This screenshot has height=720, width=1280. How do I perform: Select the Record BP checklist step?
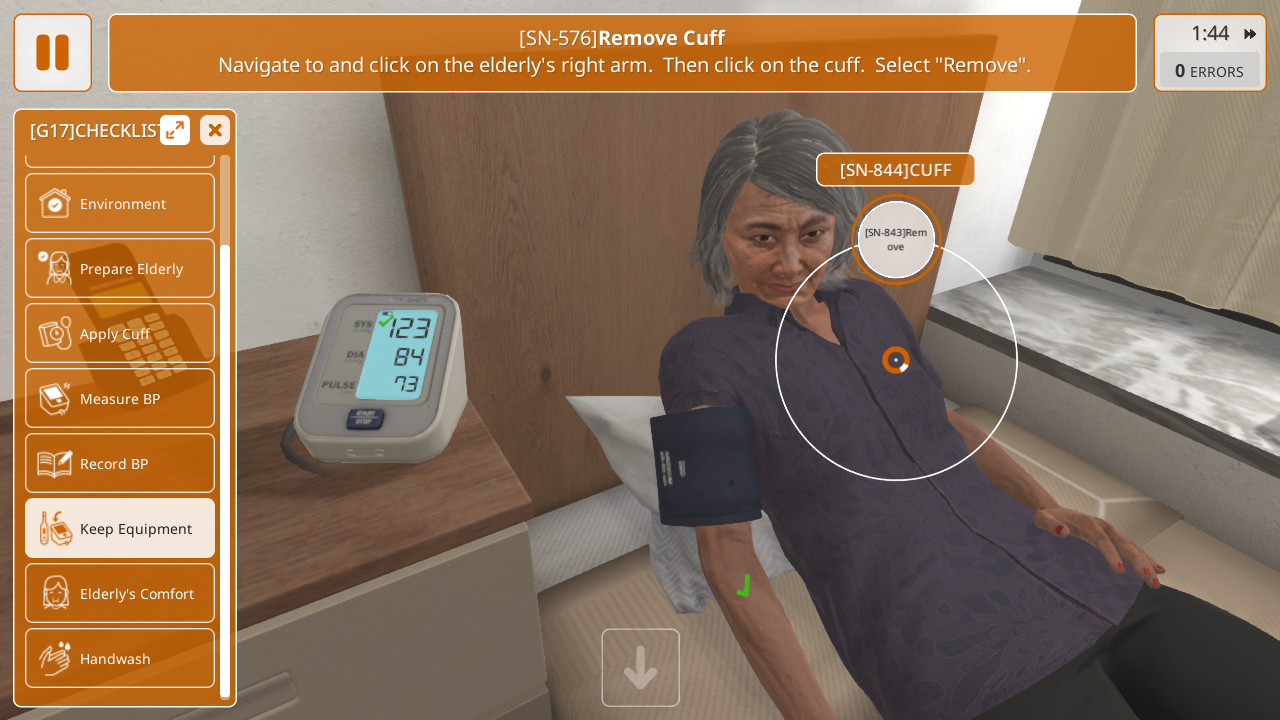coord(120,464)
